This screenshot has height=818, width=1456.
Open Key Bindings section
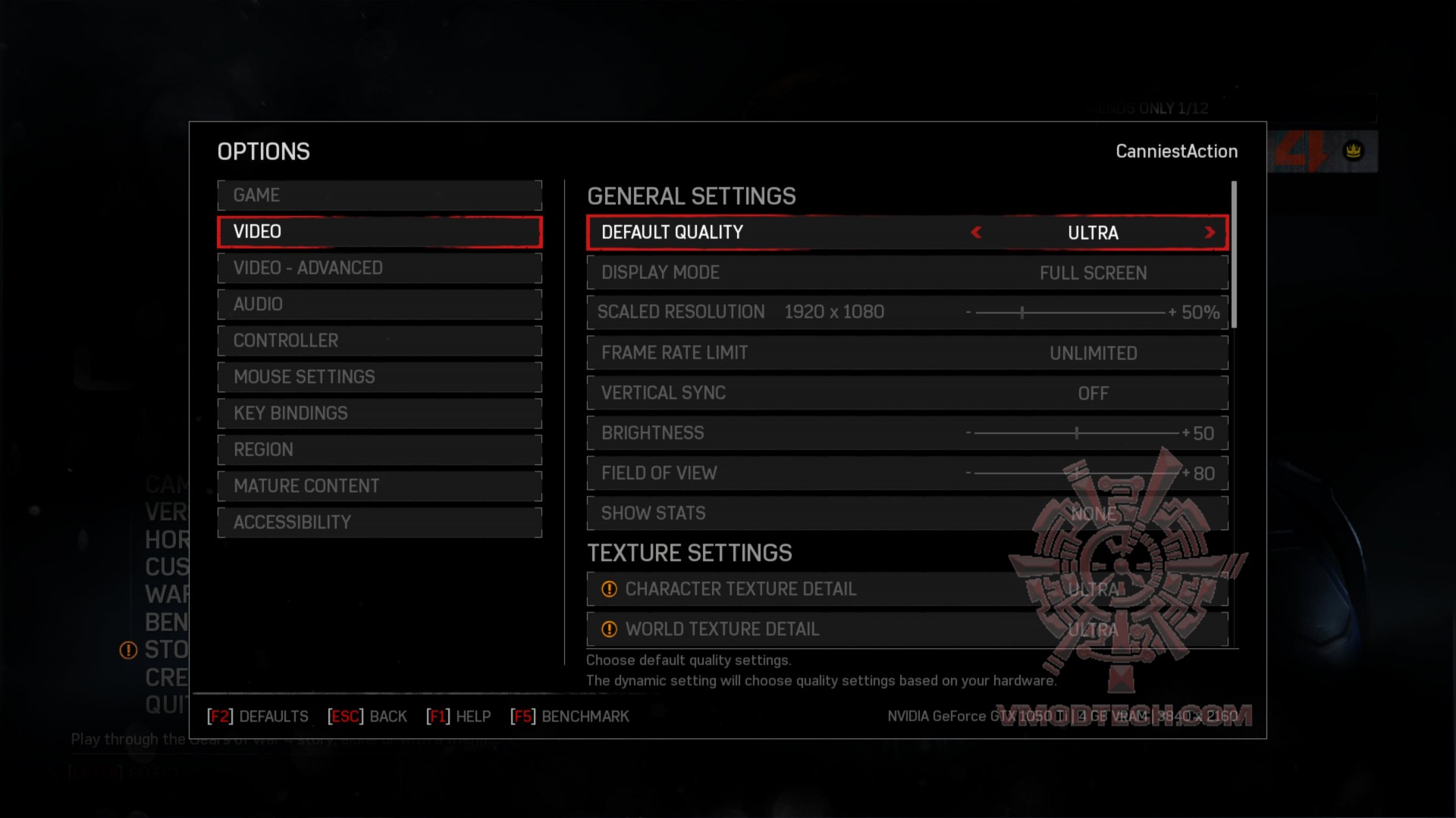point(379,414)
